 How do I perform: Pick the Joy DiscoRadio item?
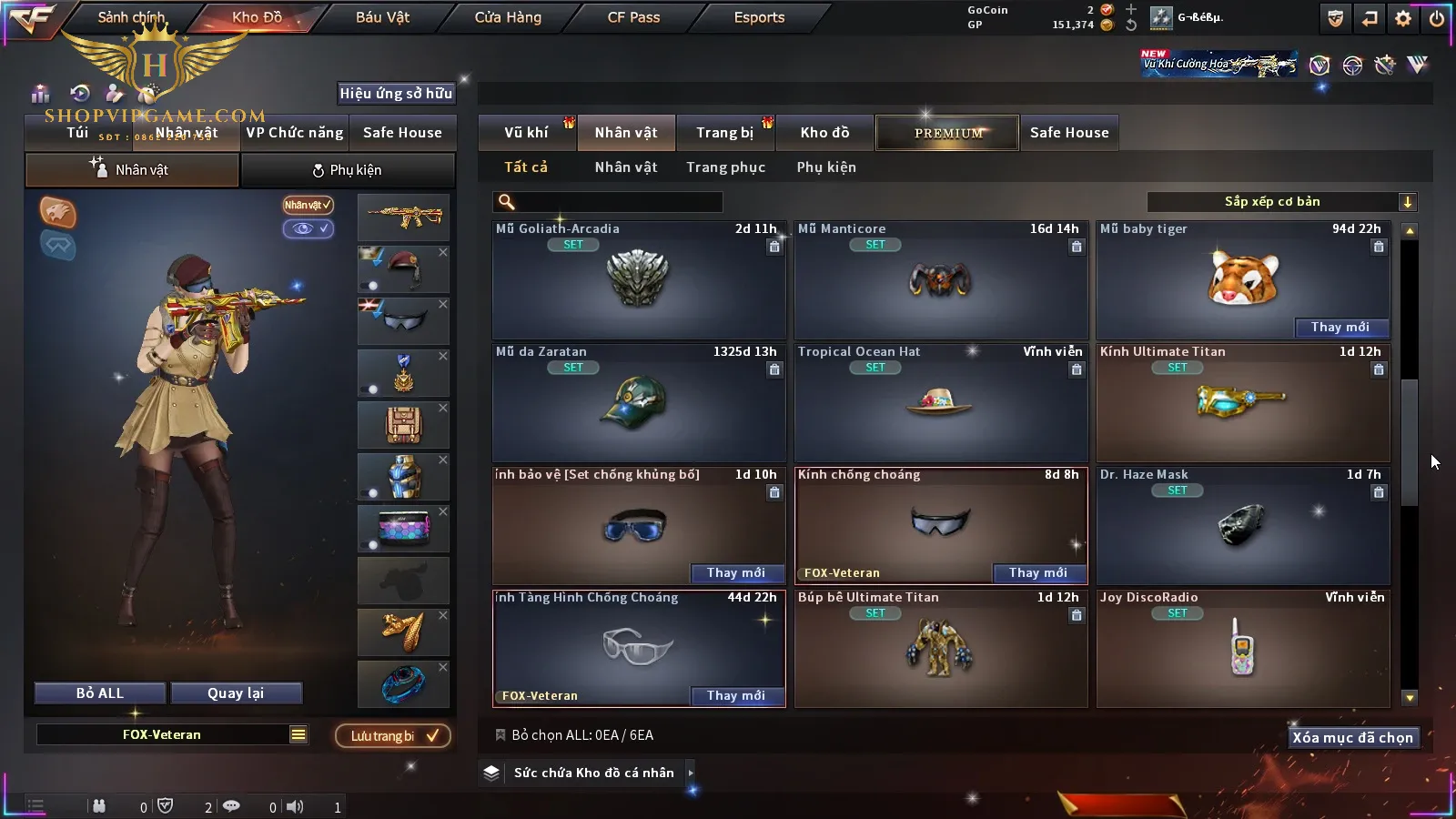pyautogui.click(x=1243, y=649)
